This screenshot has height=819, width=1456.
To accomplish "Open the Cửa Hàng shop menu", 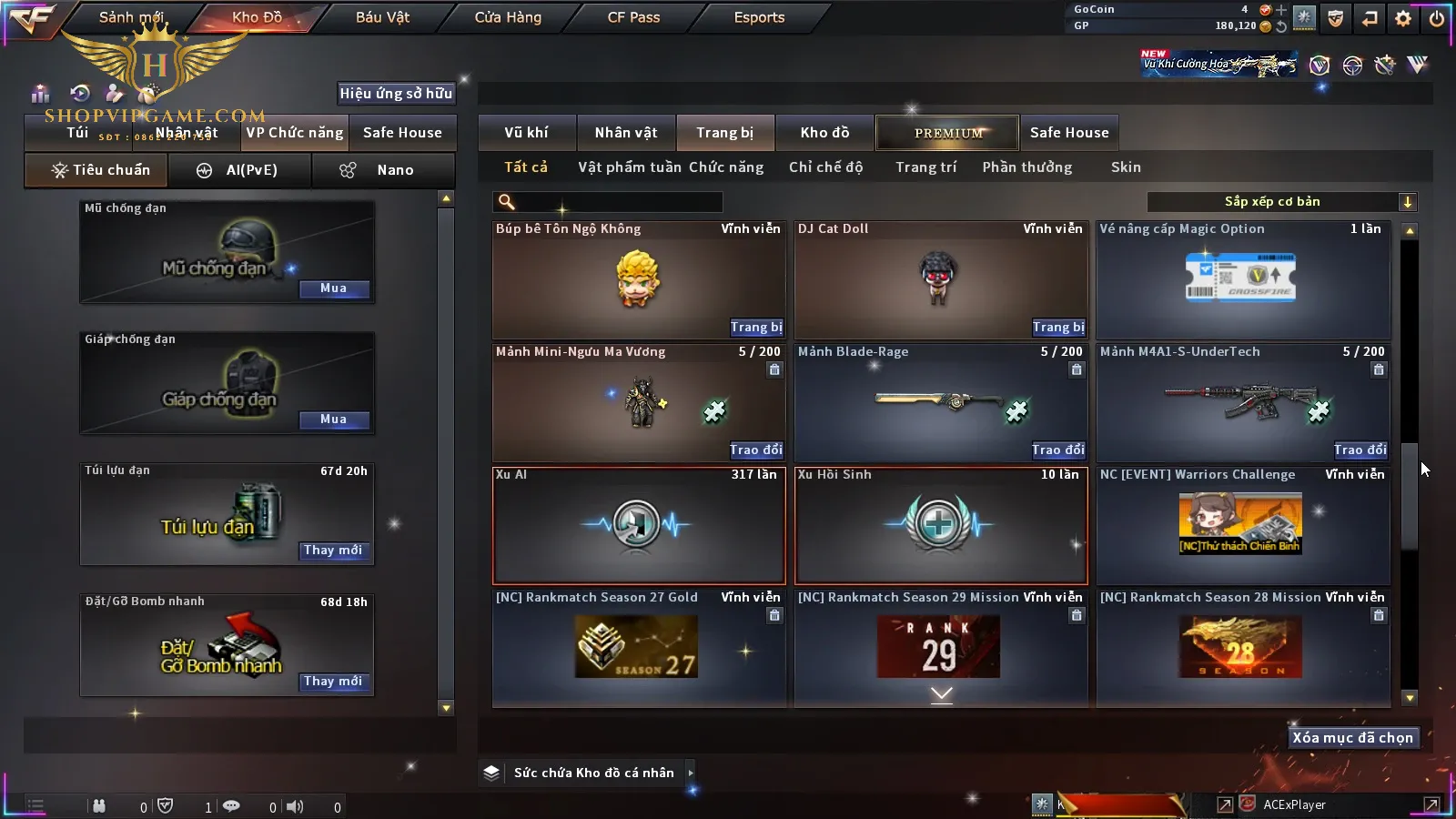I will (x=508, y=17).
